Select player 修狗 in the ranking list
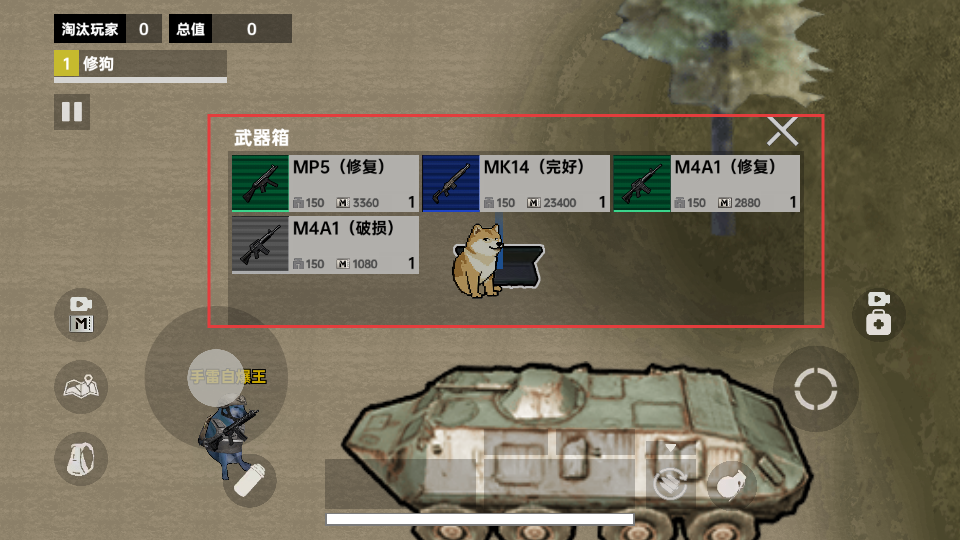Image resolution: width=960 pixels, height=540 pixels. [140, 65]
